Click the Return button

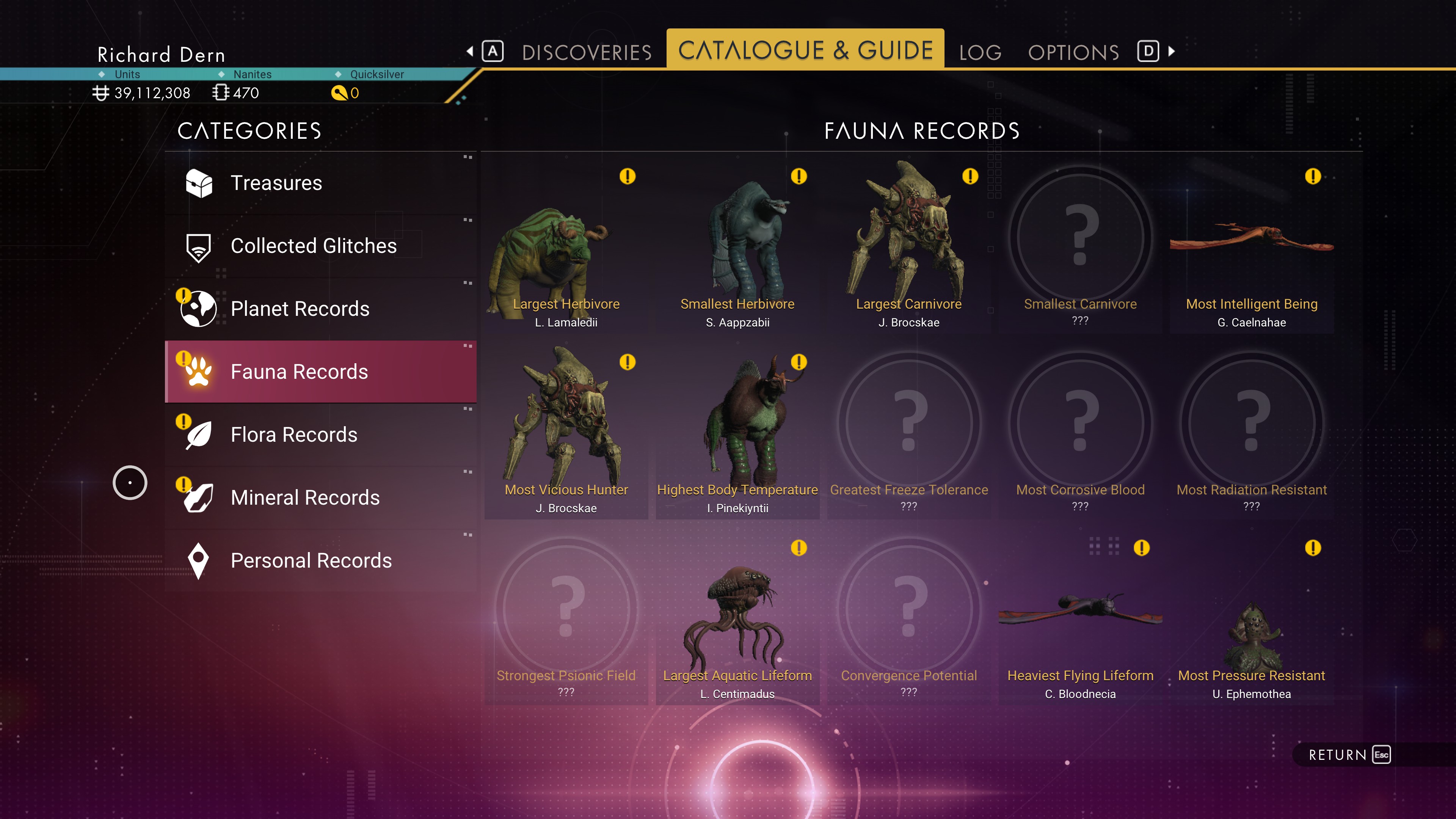[1348, 755]
